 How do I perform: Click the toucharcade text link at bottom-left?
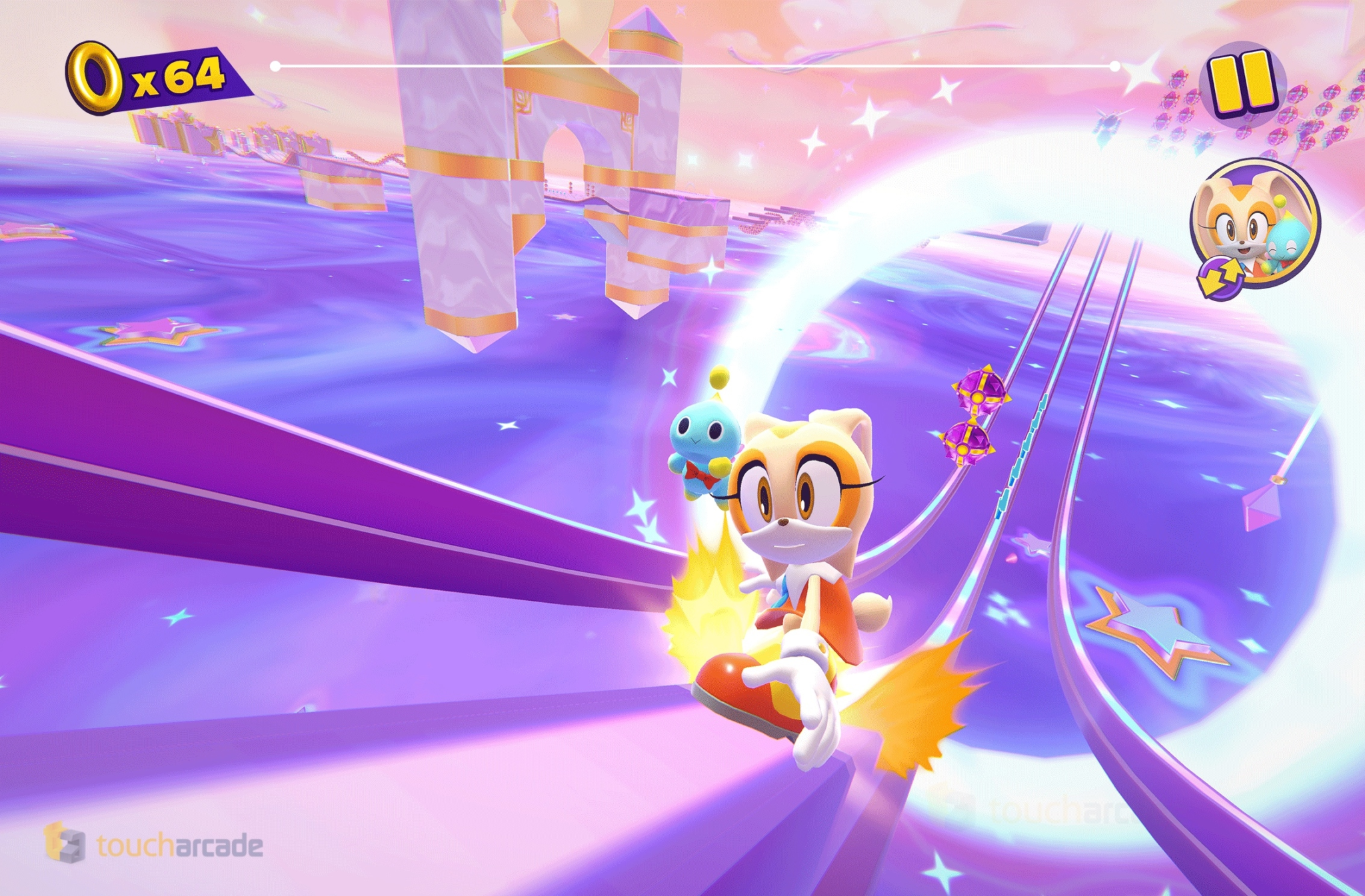pyautogui.click(x=180, y=843)
